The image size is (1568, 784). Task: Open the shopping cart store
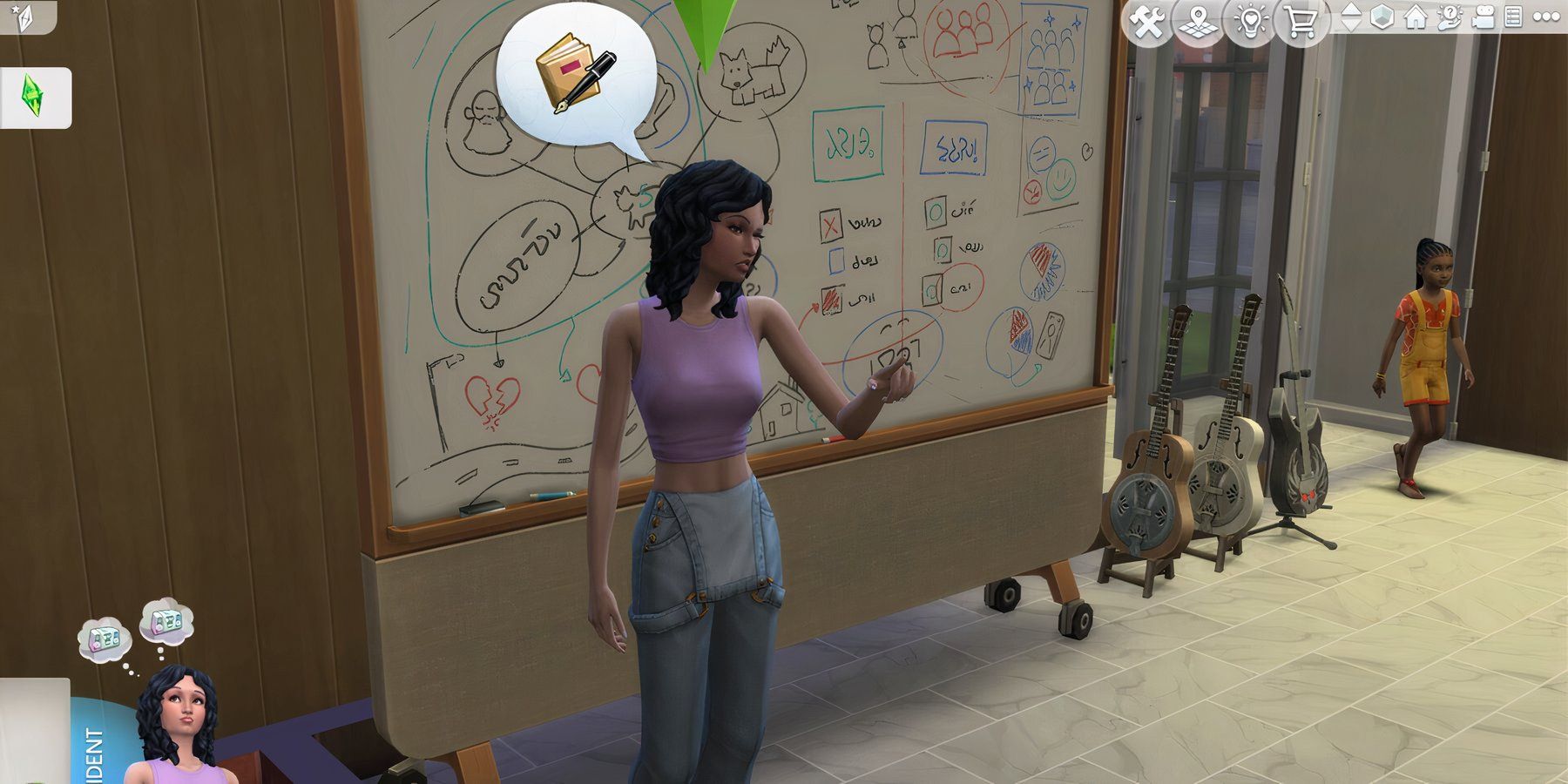coord(1300,22)
